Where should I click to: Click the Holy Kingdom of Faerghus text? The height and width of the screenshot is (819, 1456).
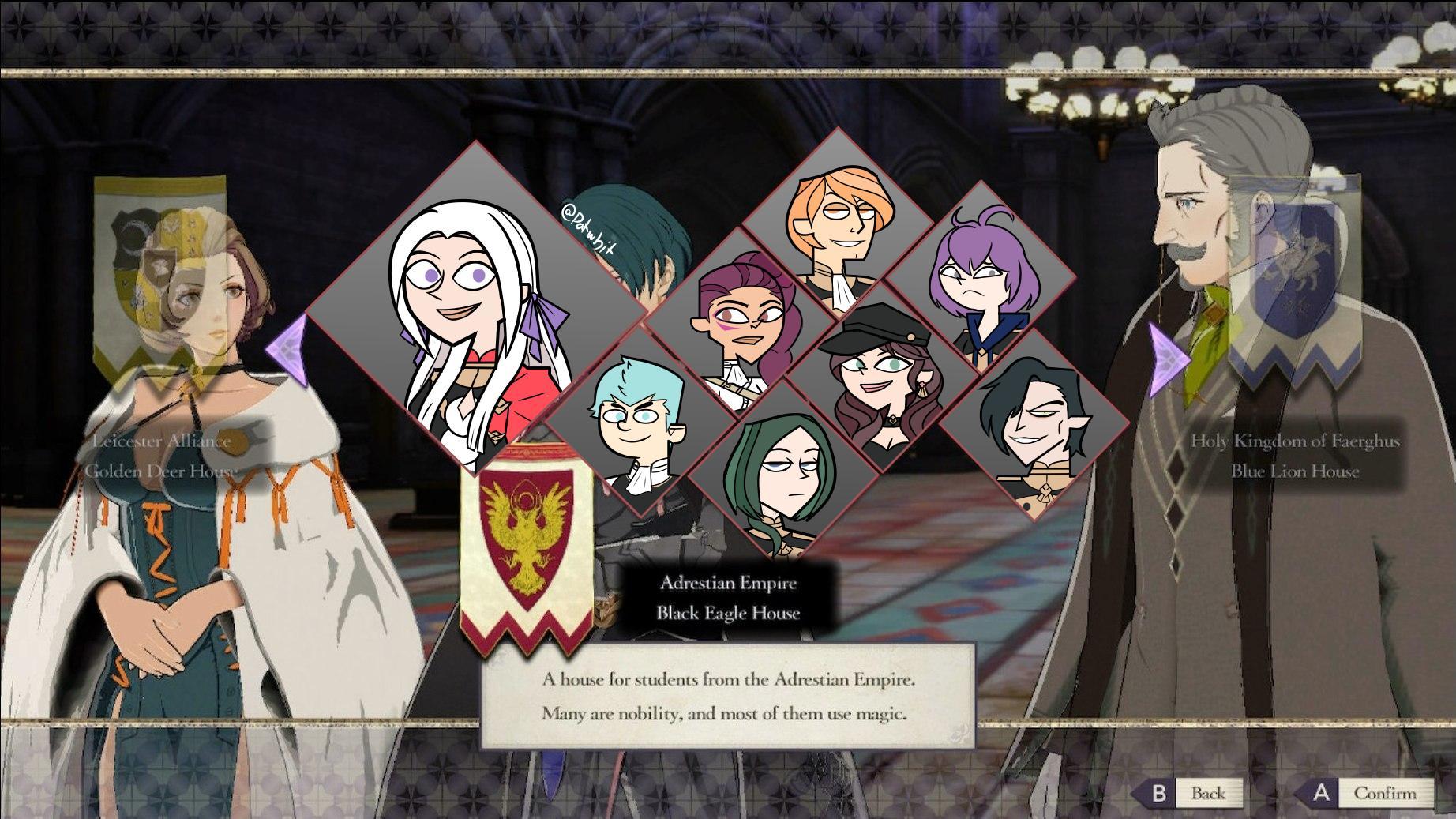tap(1295, 442)
